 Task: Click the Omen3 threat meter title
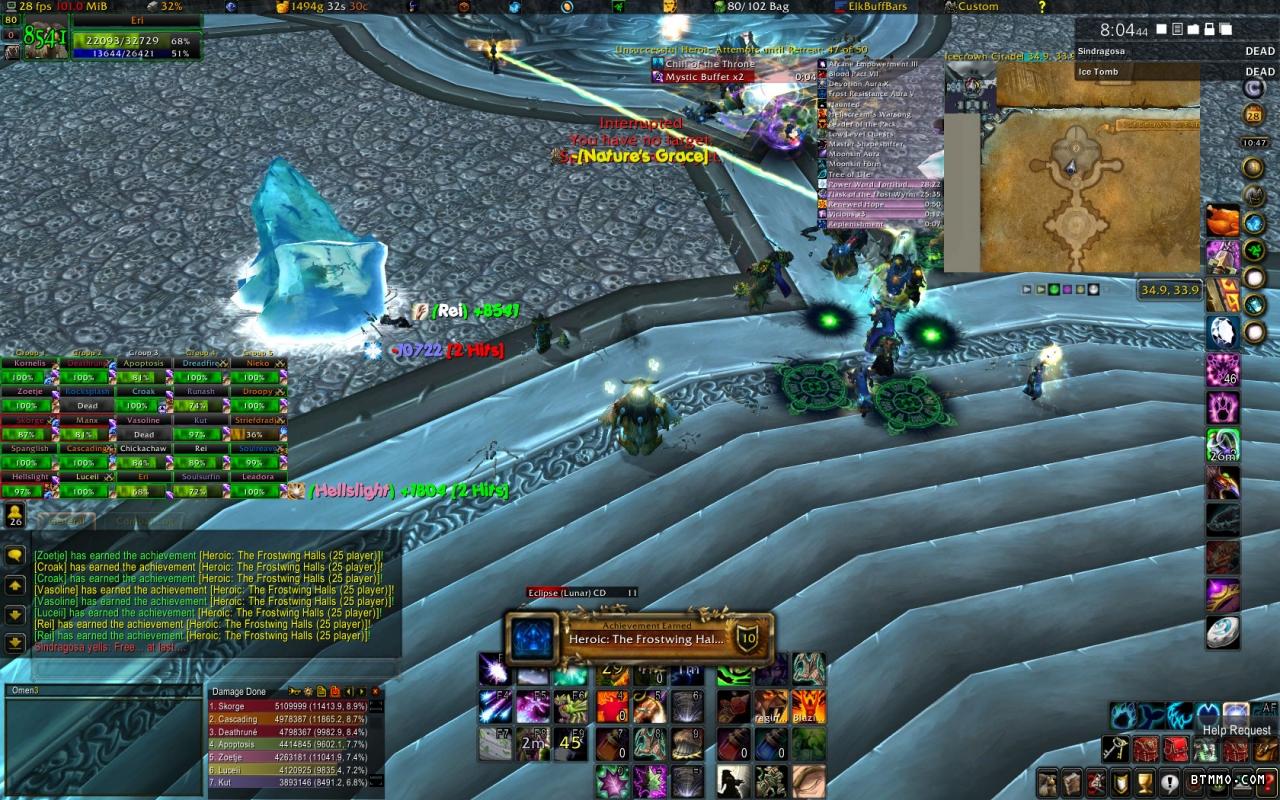pos(25,690)
